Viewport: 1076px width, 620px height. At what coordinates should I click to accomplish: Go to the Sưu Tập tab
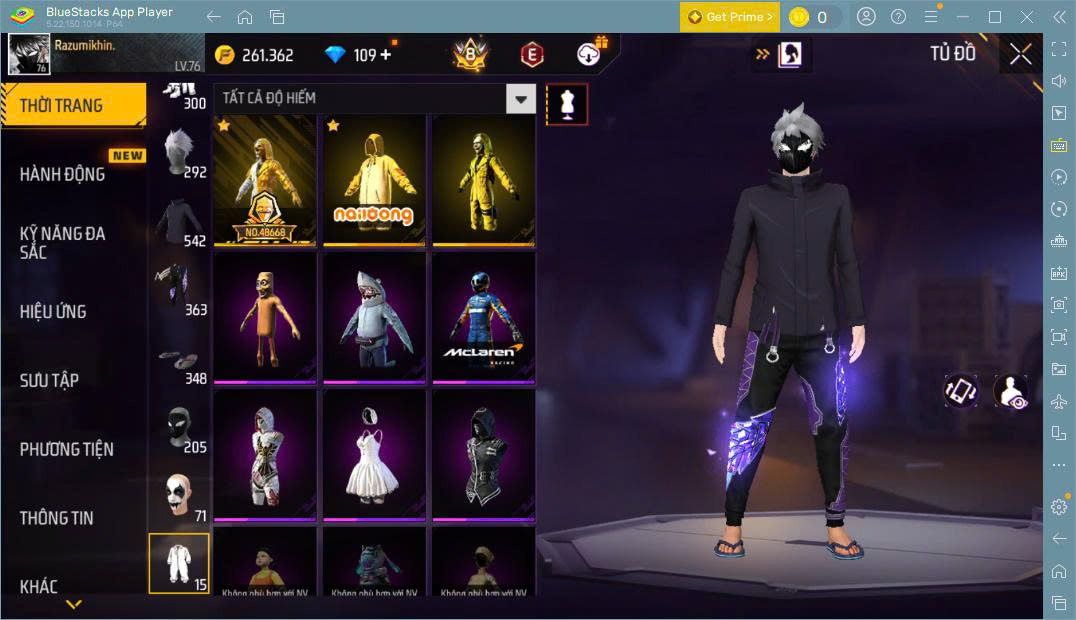(49, 380)
